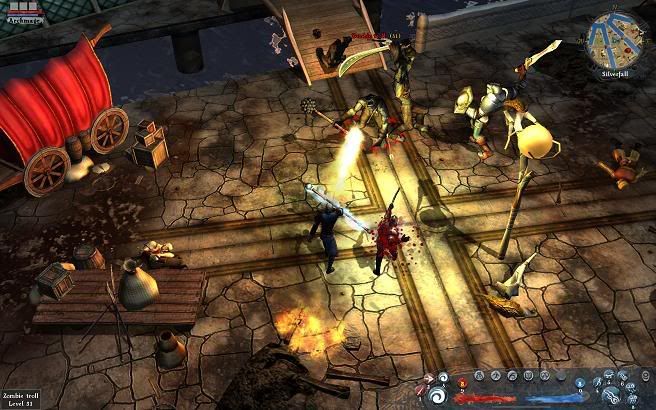Select the running figure skill icon
Image resolution: width=656 pixels, height=410 pixels.
point(598,383)
